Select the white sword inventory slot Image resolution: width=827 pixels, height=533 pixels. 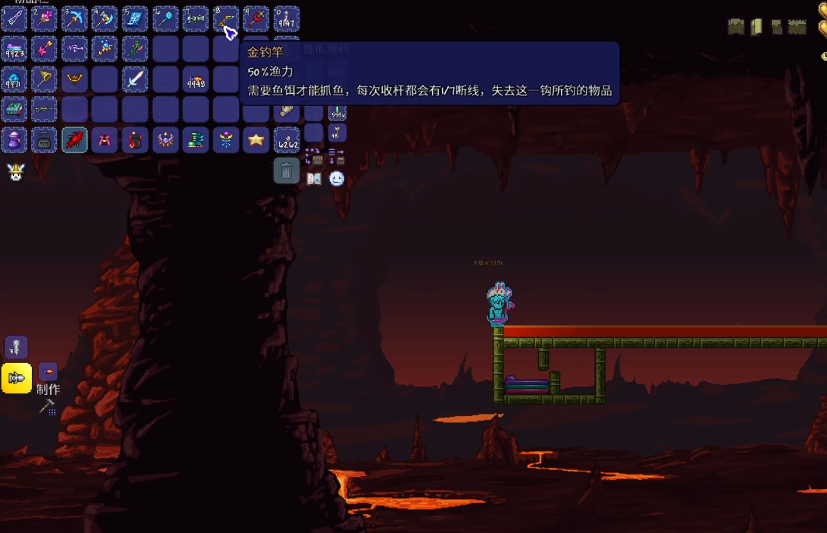click(135, 79)
